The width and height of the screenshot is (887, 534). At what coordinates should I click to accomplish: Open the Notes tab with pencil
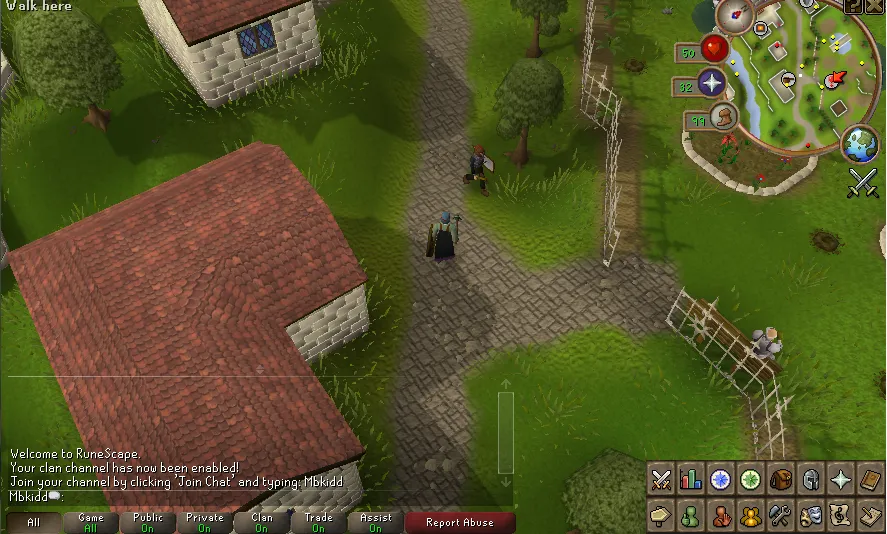click(x=871, y=516)
